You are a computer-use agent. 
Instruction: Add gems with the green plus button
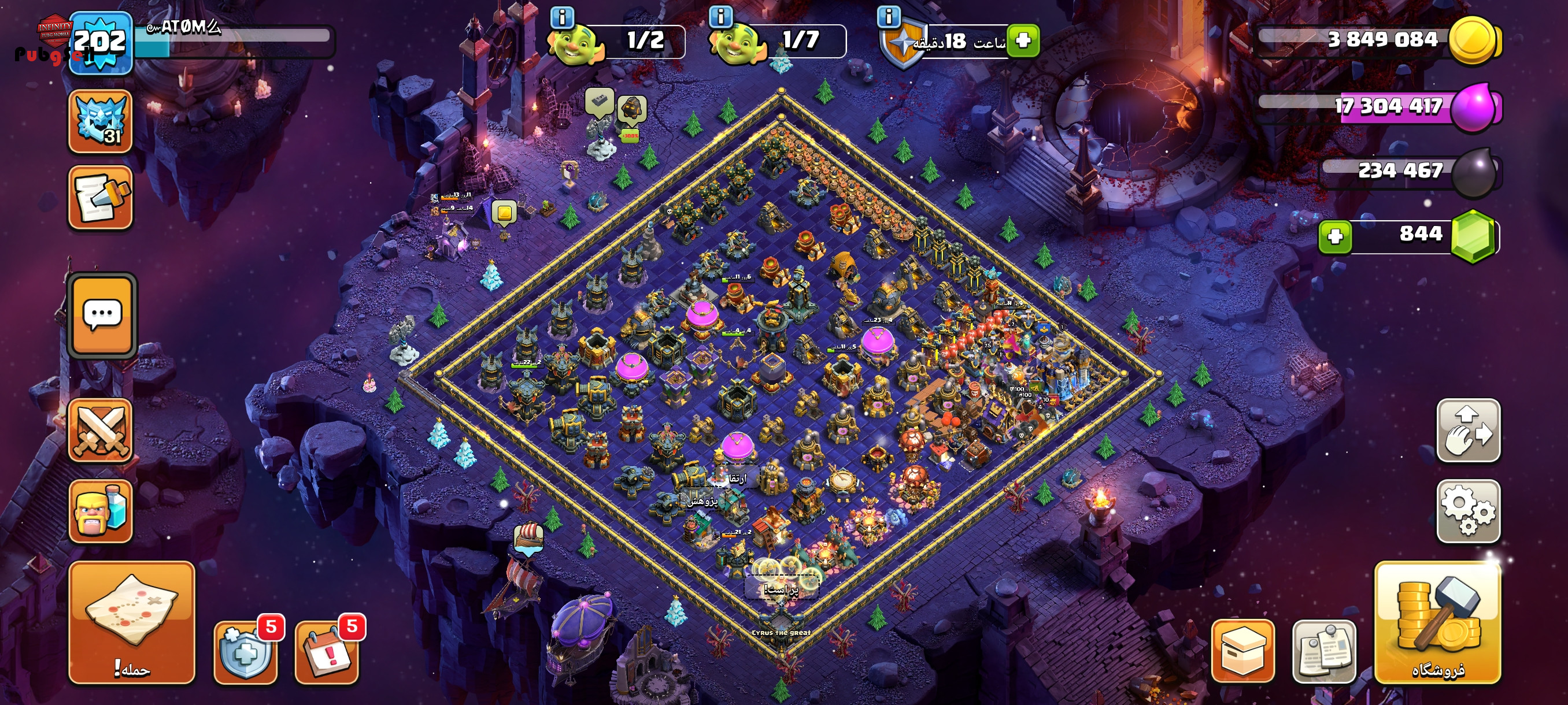pyautogui.click(x=1335, y=236)
